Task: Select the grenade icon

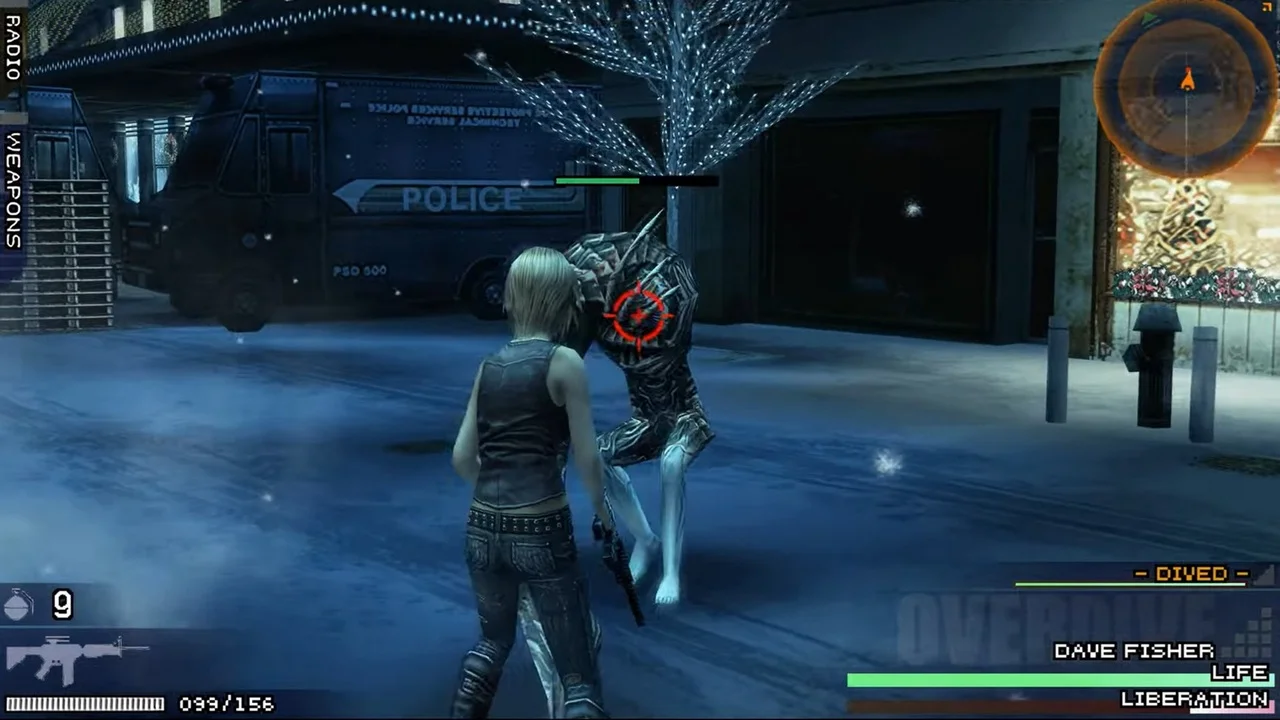Action: (x=20, y=604)
